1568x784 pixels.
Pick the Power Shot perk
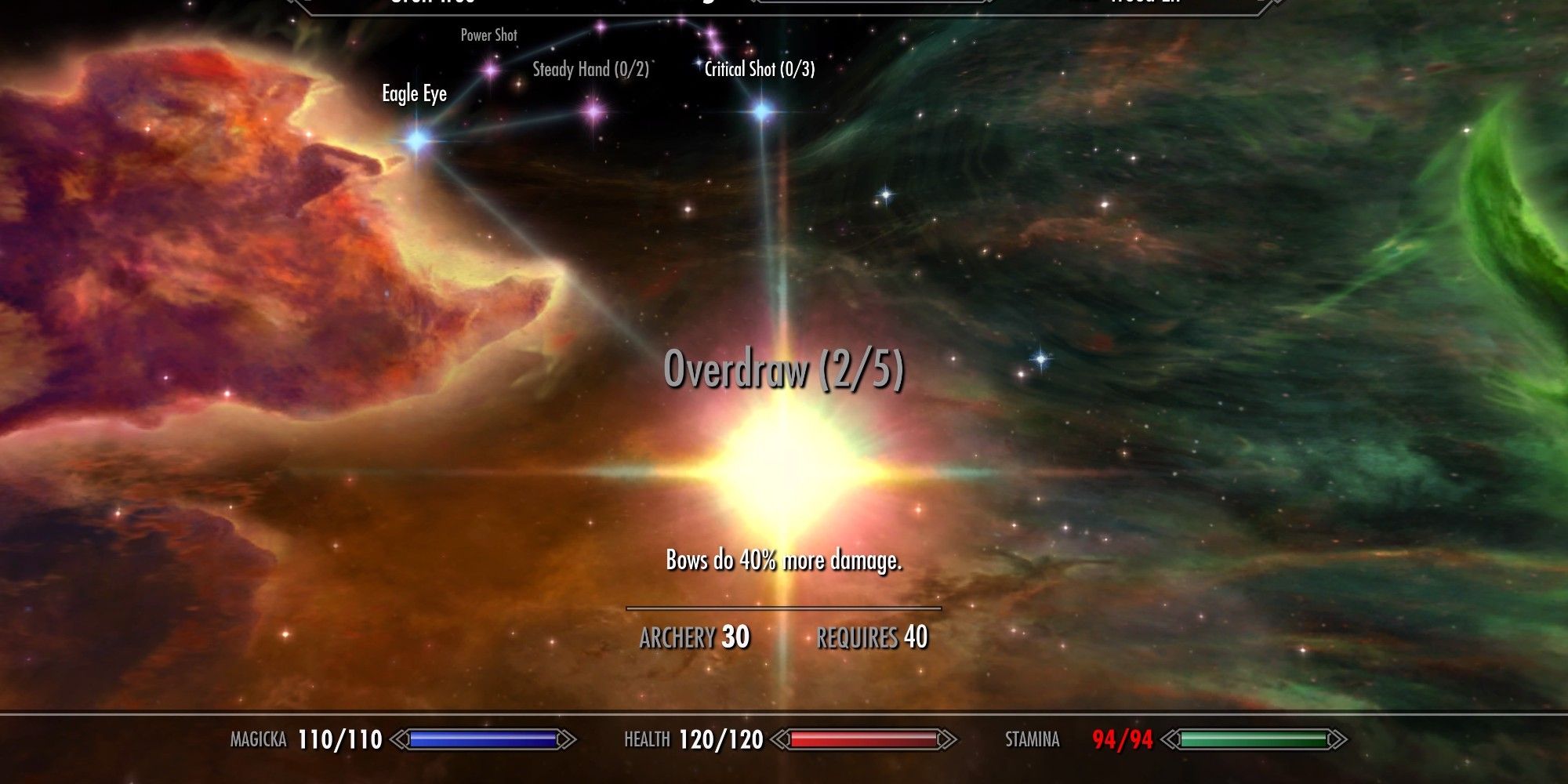[491, 70]
